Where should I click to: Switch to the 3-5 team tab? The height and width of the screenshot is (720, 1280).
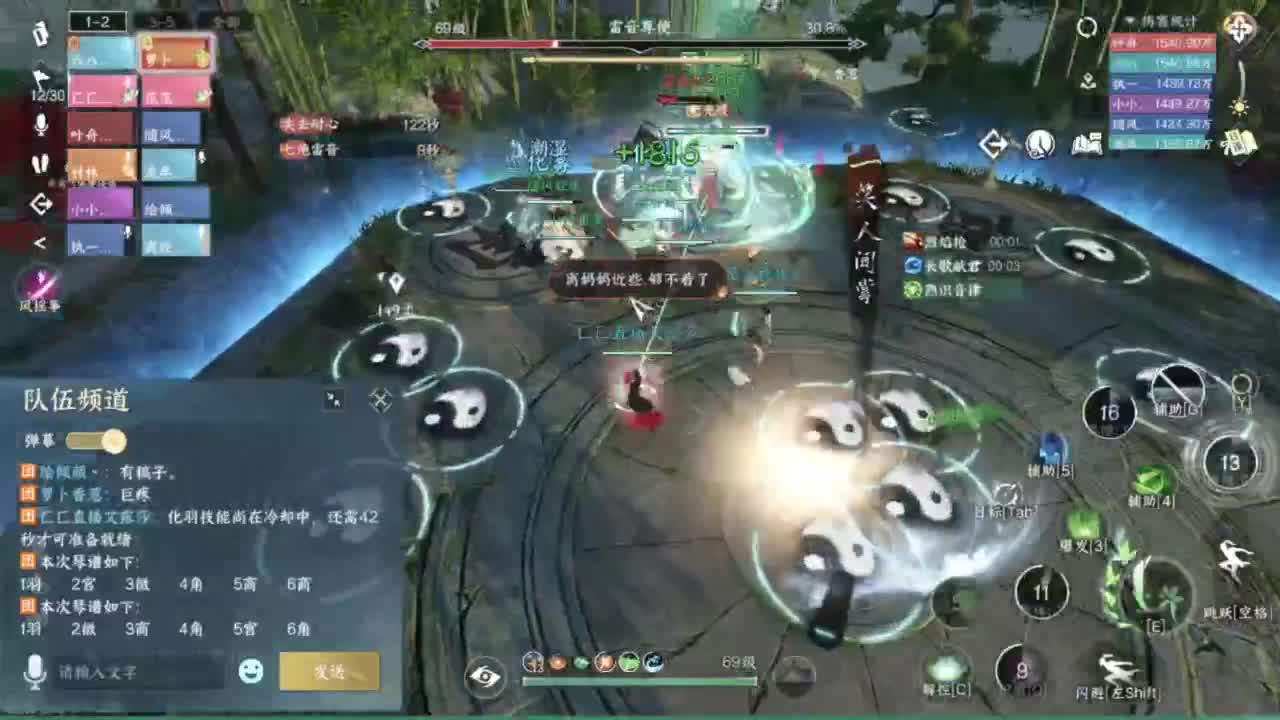(x=164, y=19)
